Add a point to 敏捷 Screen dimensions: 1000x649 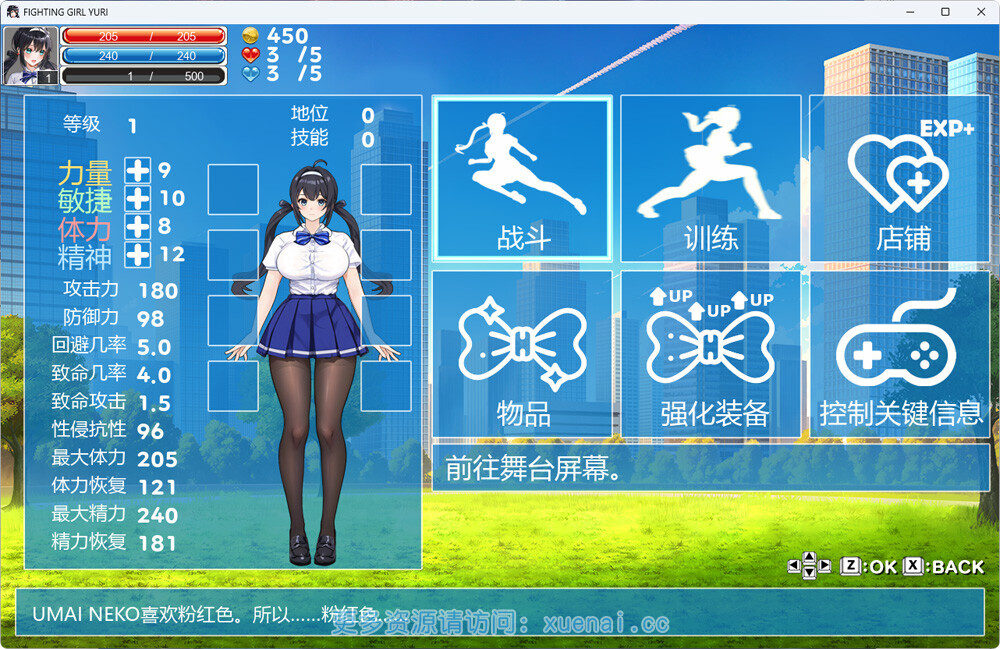pyautogui.click(x=137, y=199)
